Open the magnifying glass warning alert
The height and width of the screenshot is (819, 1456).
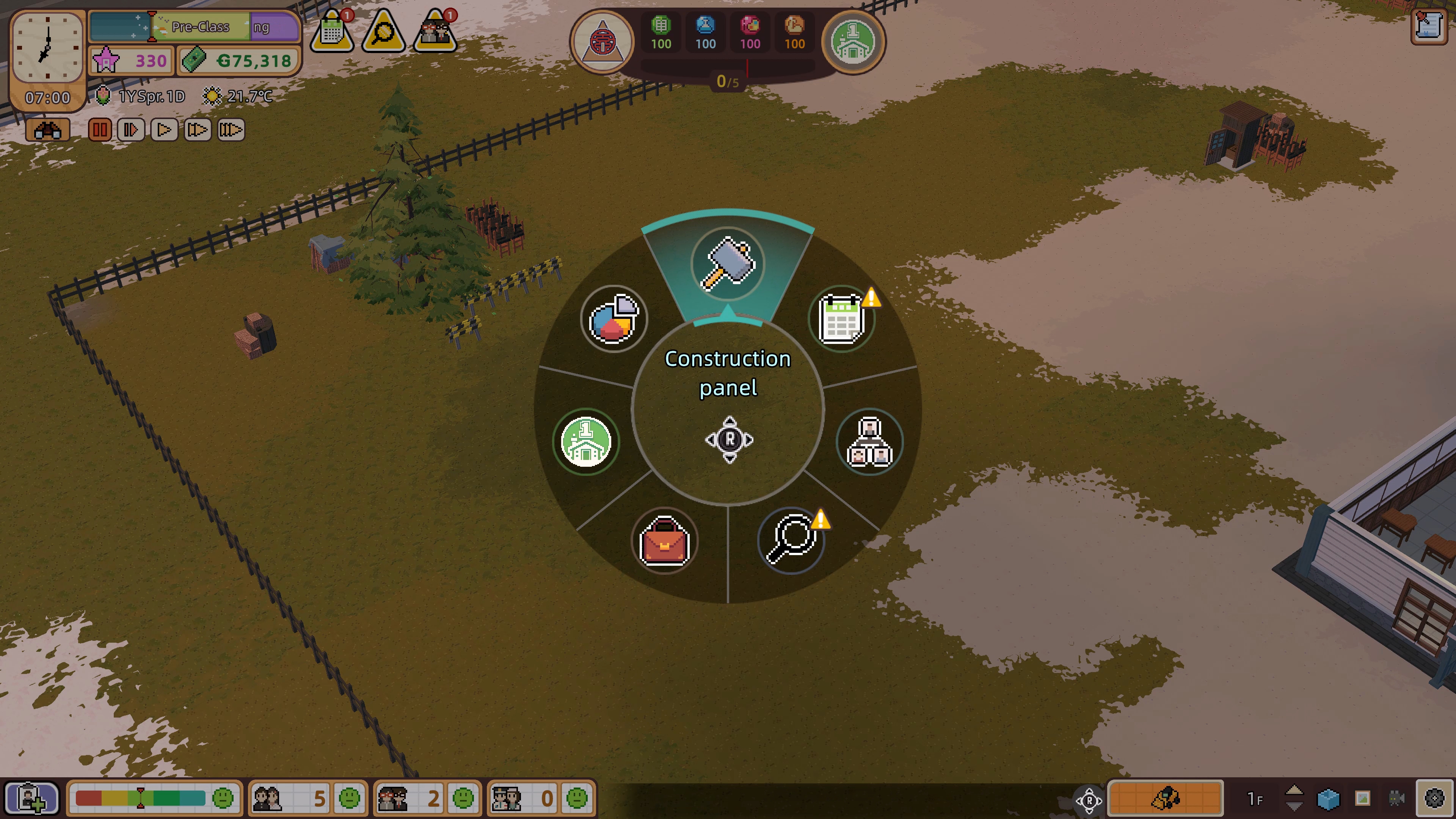384,31
